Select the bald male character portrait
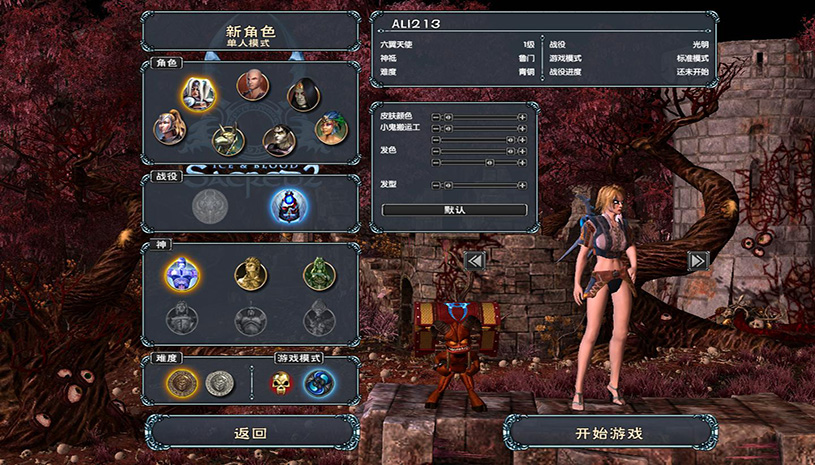 click(x=252, y=85)
